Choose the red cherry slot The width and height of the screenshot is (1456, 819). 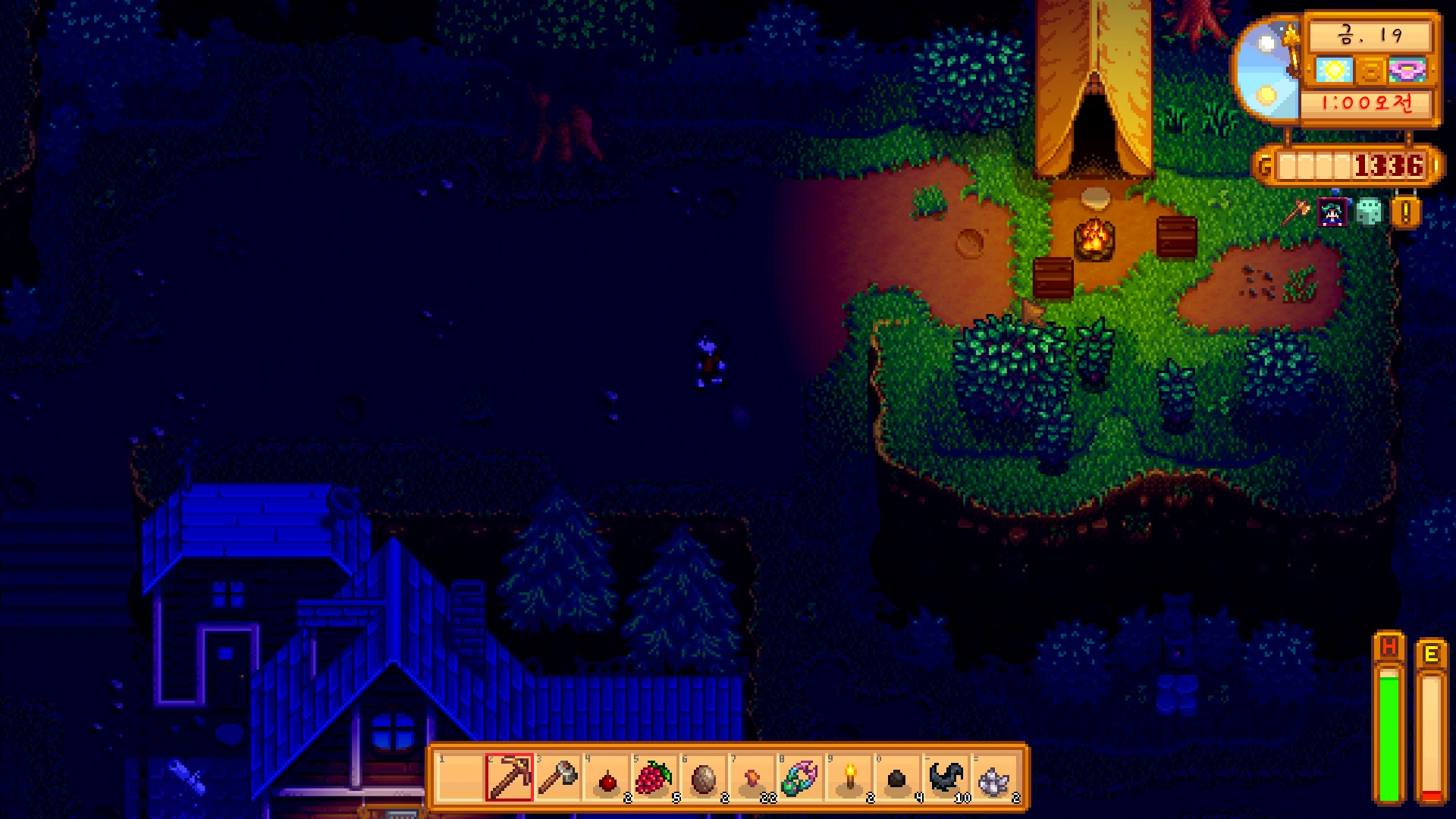coord(607,779)
